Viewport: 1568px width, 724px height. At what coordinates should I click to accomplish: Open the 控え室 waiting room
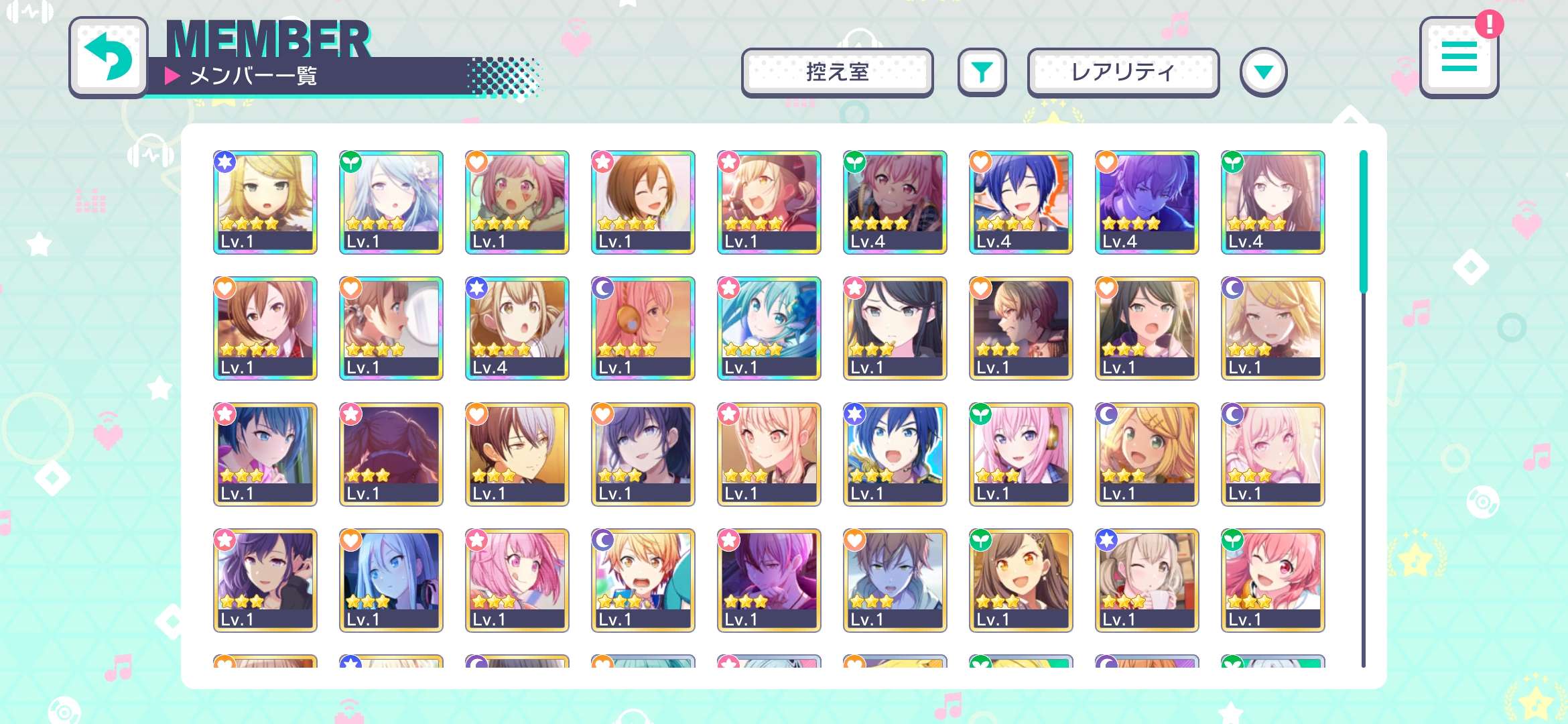pos(837,72)
